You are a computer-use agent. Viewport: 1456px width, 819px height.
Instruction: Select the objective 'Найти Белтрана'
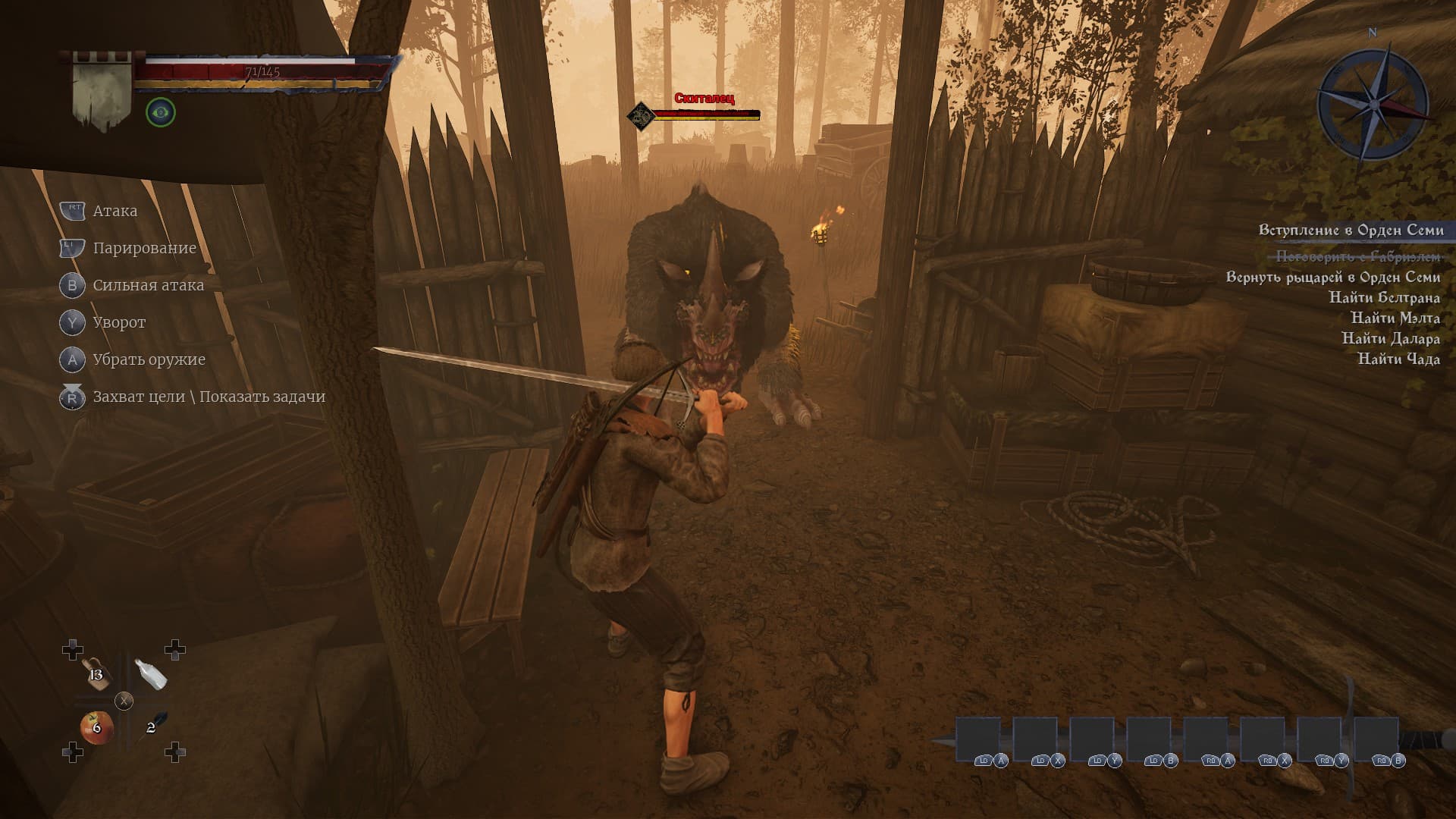tap(1384, 297)
